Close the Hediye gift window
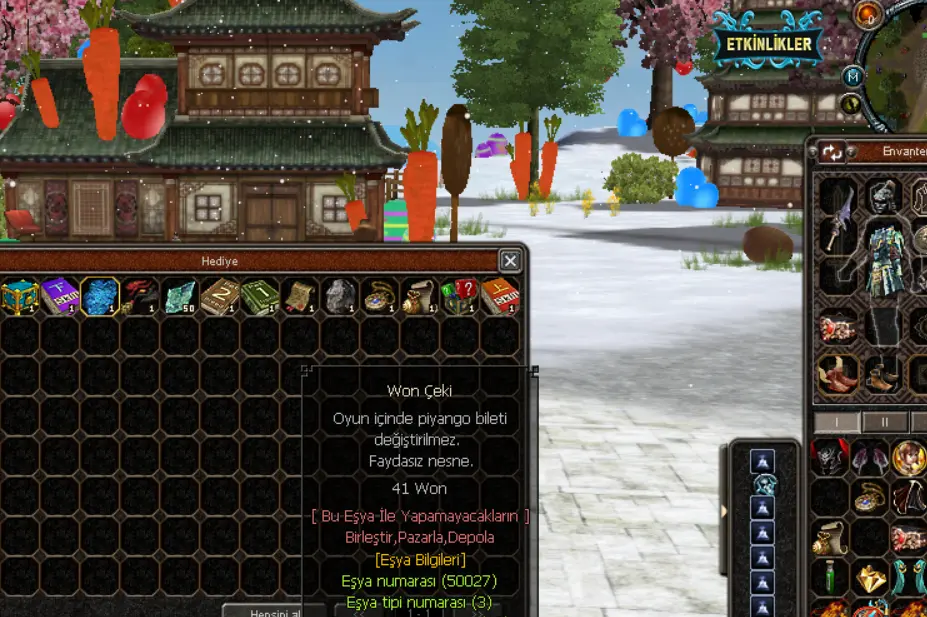The width and height of the screenshot is (927, 617). 510,261
